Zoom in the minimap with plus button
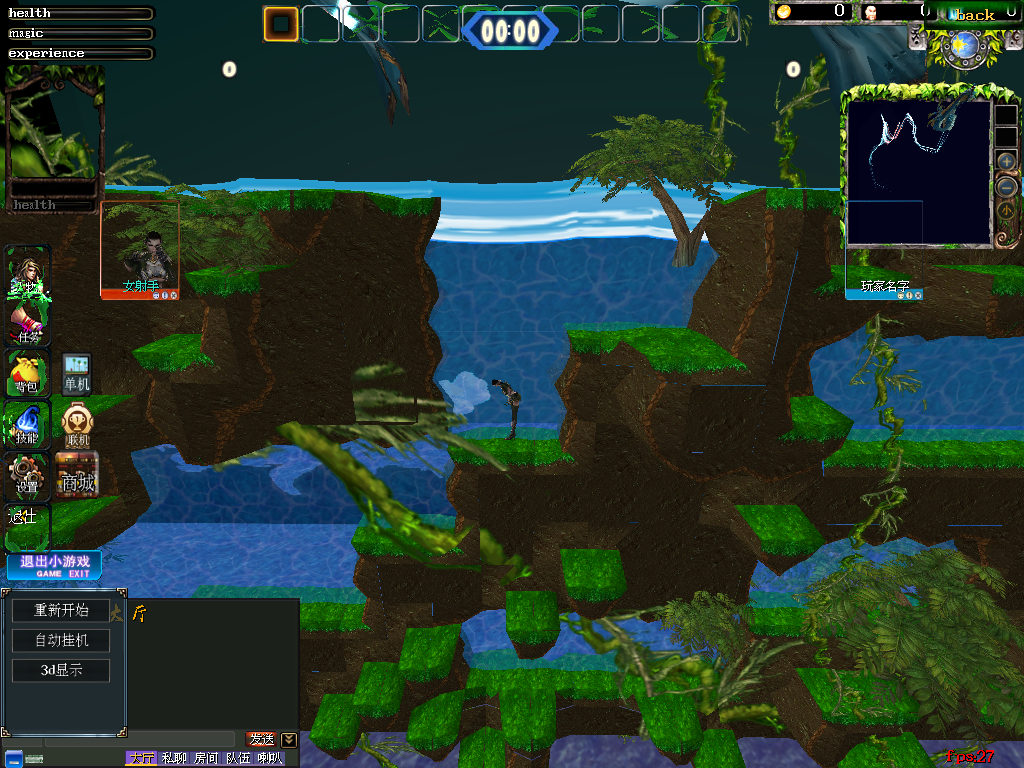This screenshot has width=1024, height=768. point(1006,161)
